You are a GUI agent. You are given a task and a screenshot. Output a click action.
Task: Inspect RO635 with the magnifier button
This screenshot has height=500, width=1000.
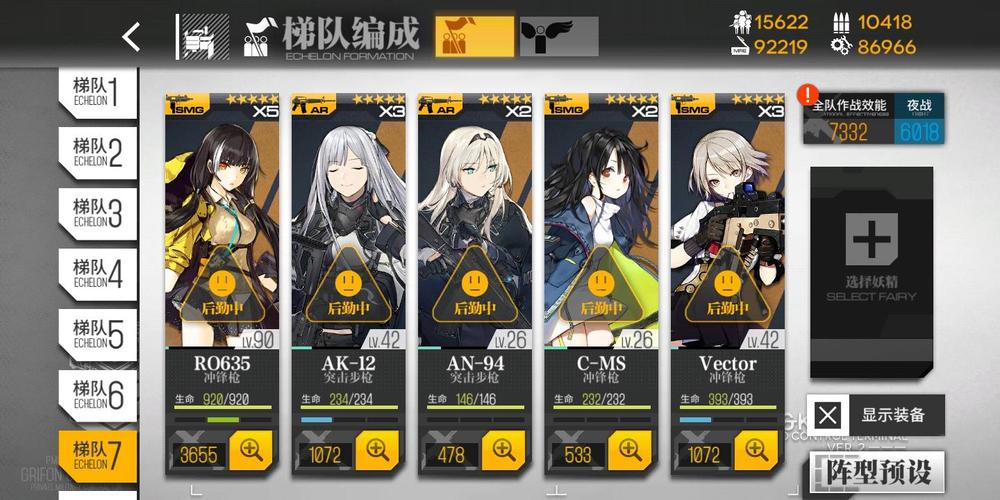251,451
